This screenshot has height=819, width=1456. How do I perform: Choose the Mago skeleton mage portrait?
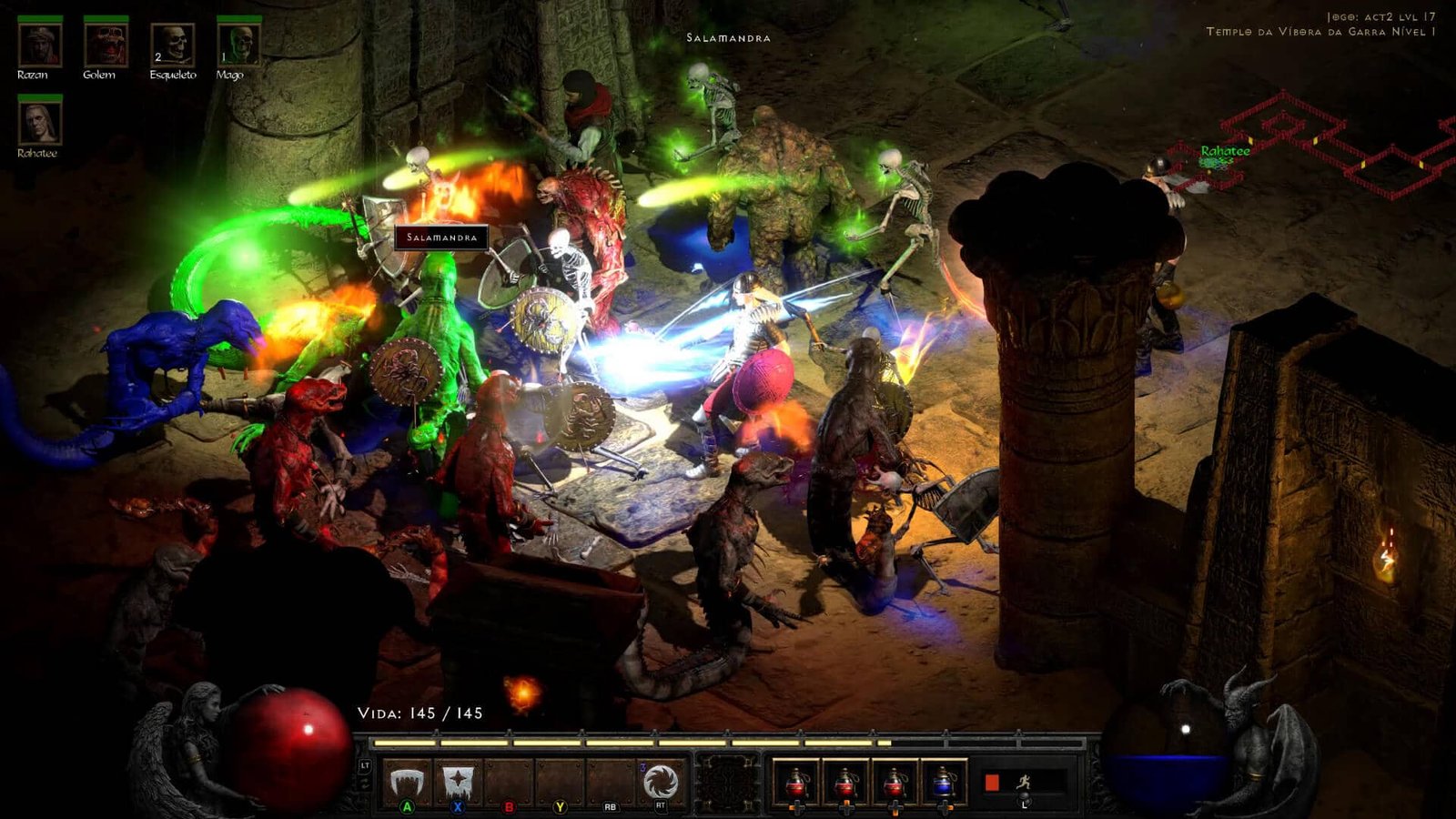(x=238, y=45)
